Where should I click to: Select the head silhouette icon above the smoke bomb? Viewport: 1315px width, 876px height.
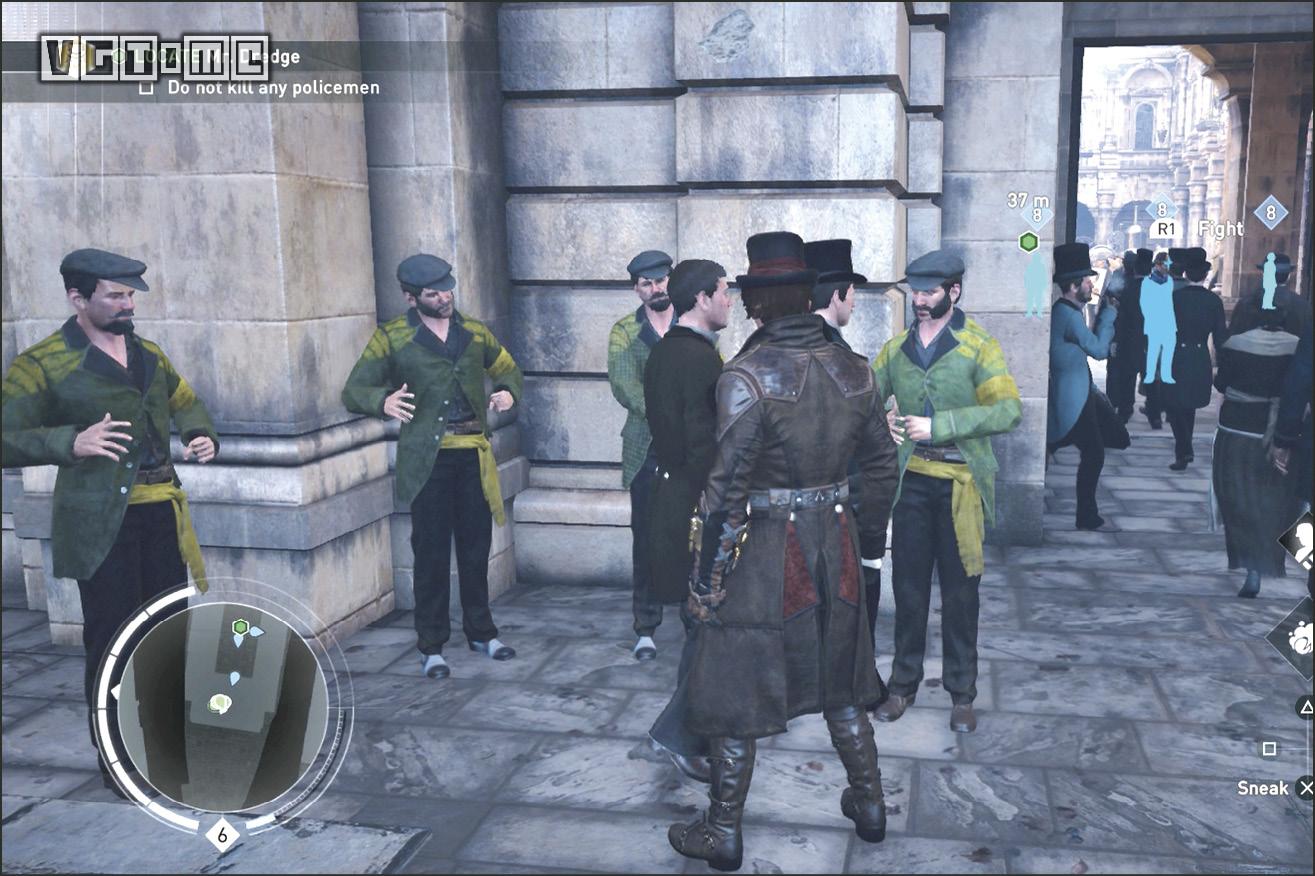pyautogui.click(x=1301, y=543)
